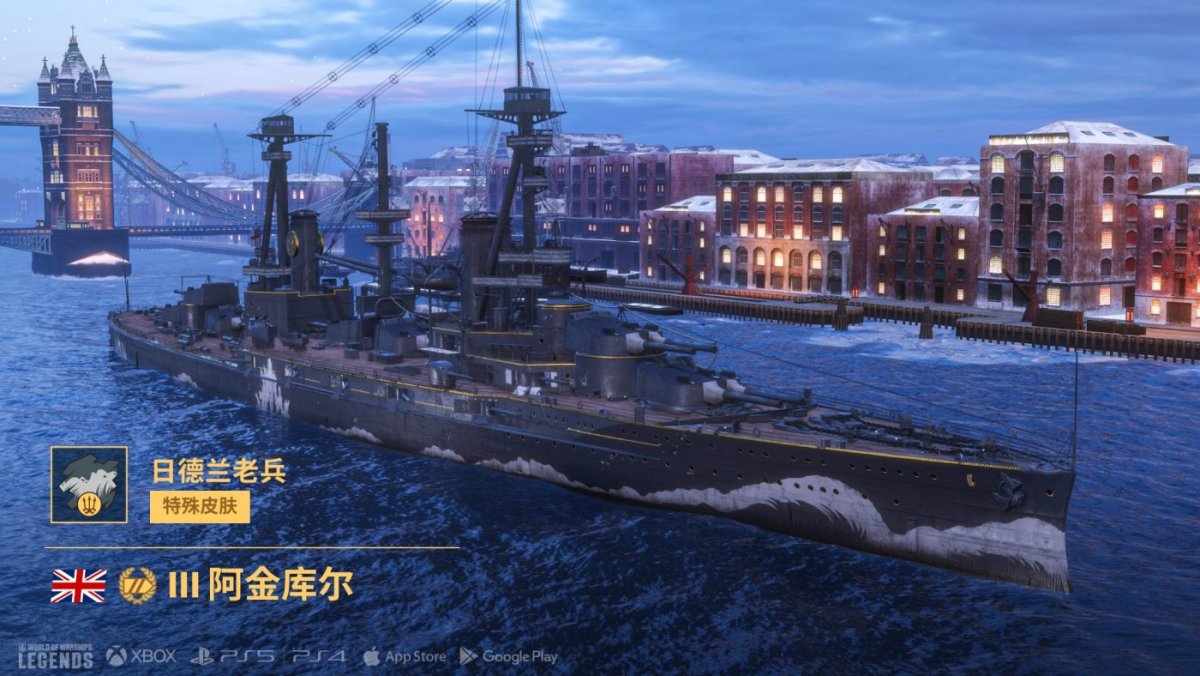Select the Jutland veteran skin emblem icon
The image size is (1200, 676).
coord(89,484)
